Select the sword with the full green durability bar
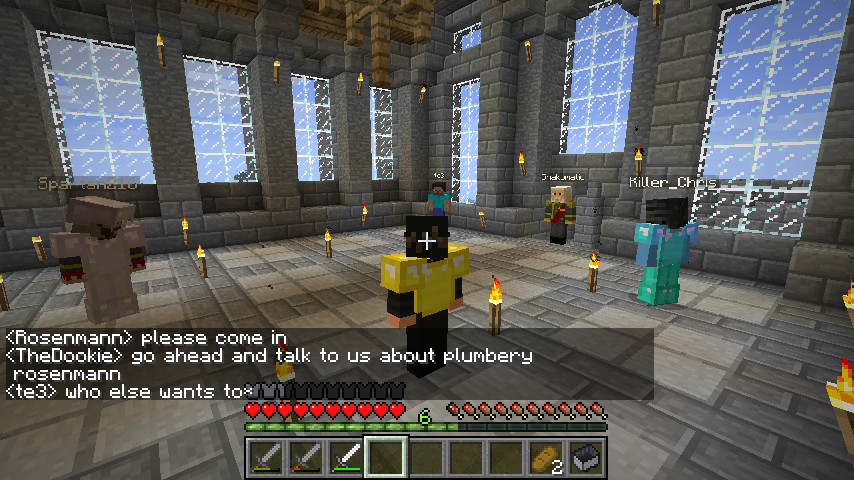Image resolution: width=854 pixels, height=480 pixels. pos(346,458)
